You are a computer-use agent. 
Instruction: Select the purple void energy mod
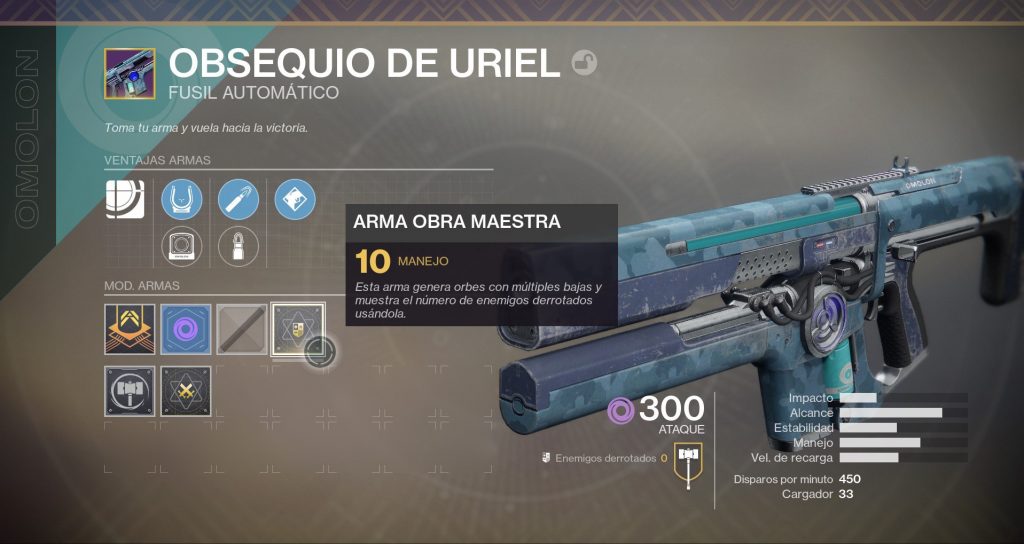186,329
